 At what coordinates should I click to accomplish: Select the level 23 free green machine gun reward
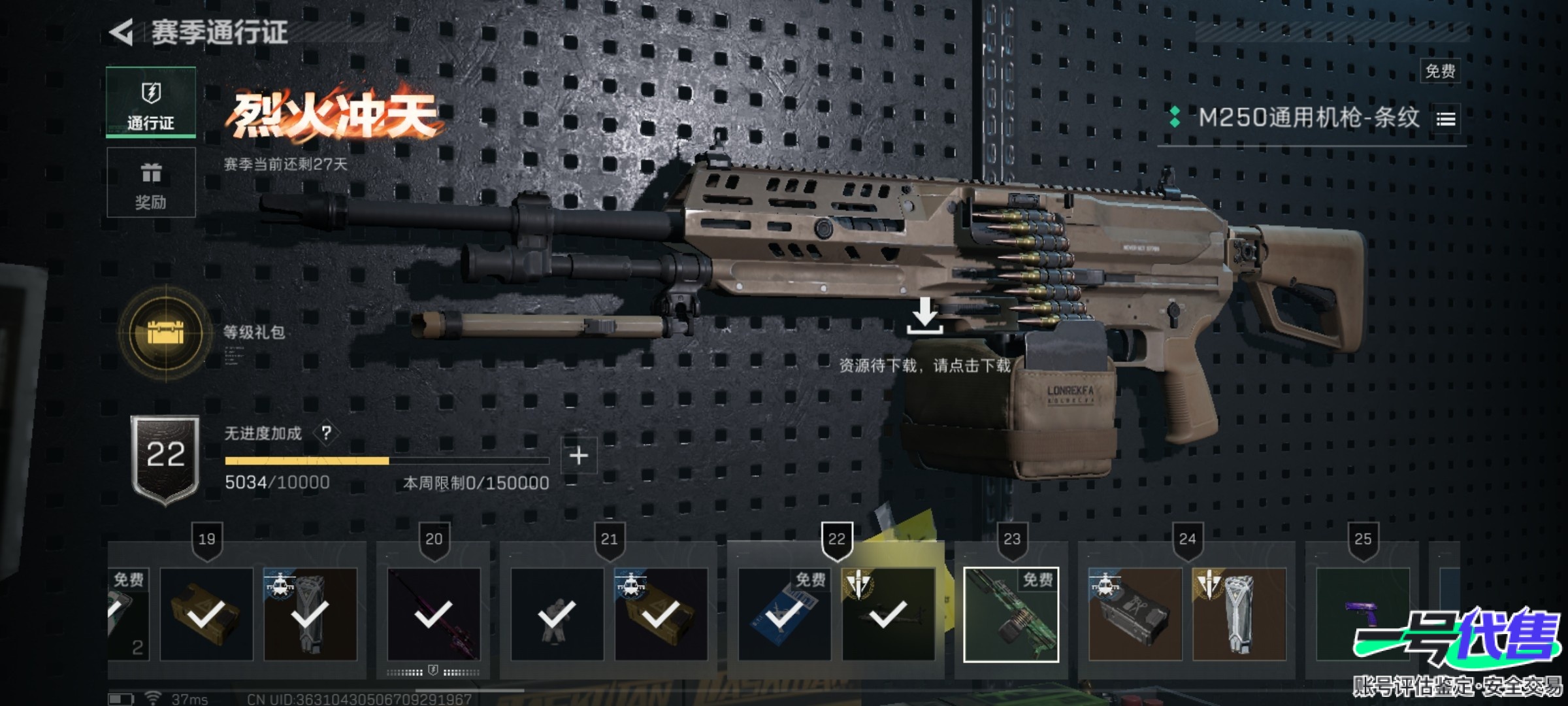(1011, 614)
